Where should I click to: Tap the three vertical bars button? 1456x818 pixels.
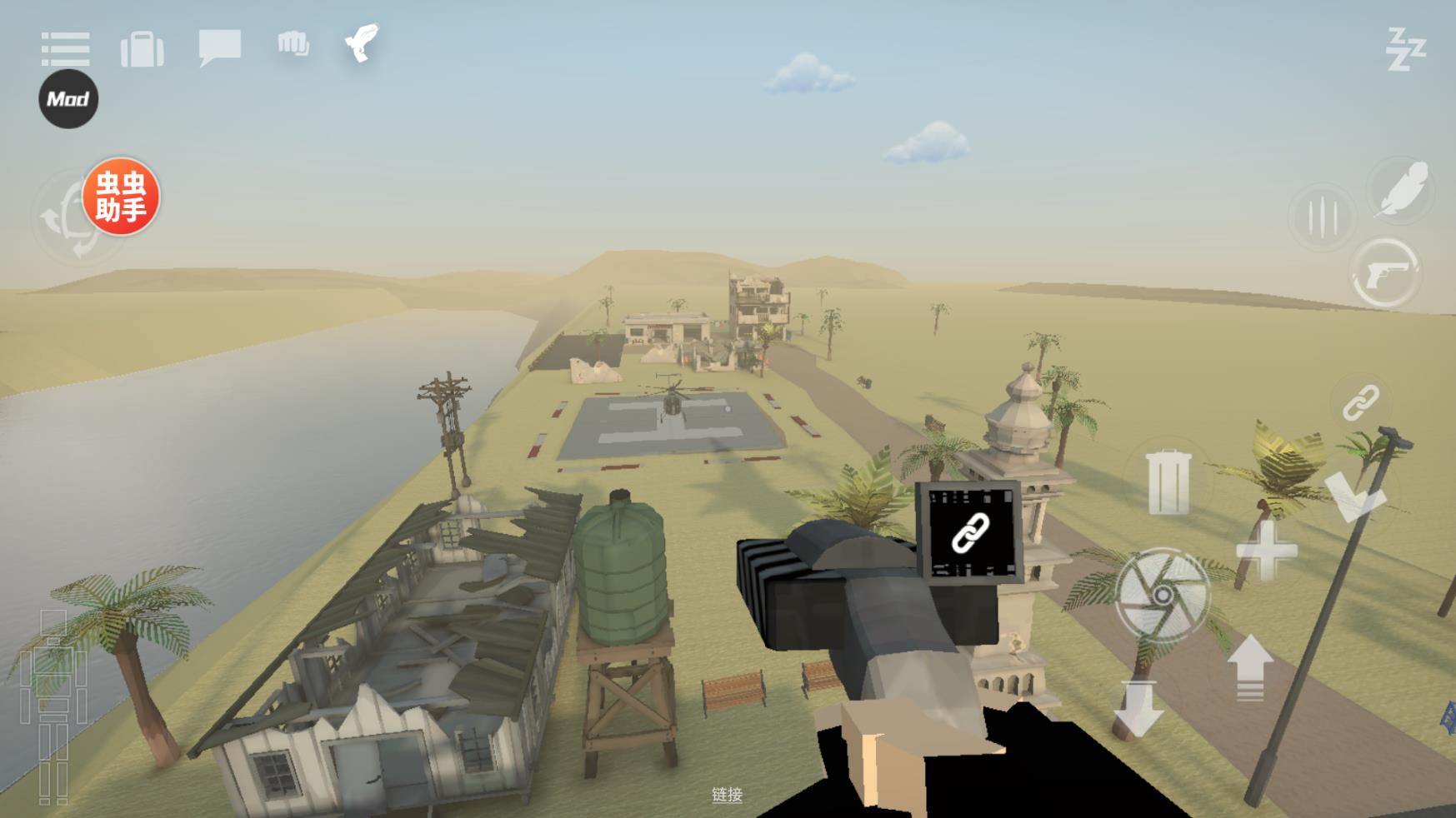(1322, 217)
